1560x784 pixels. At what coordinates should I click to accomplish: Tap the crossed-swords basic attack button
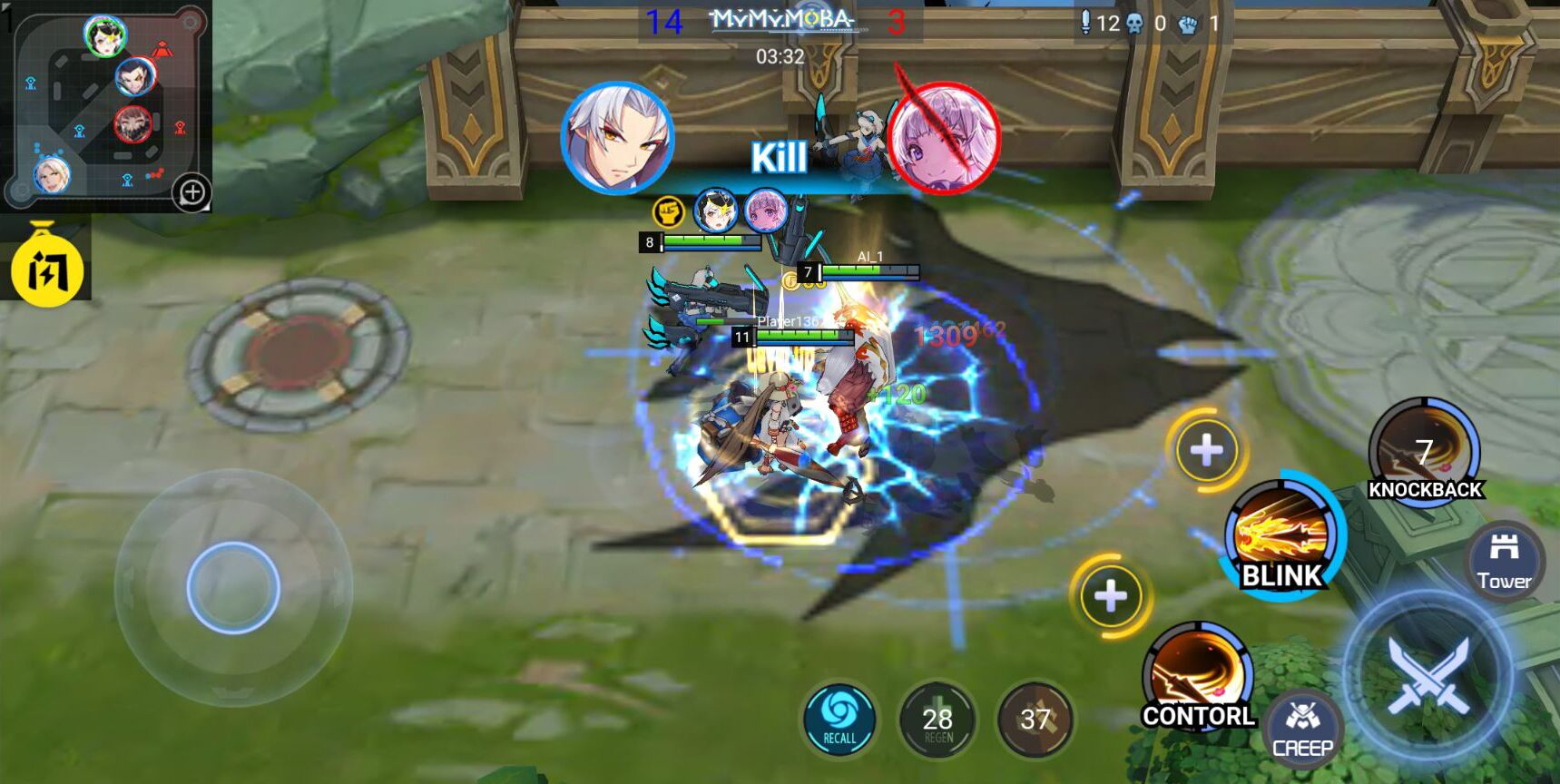pyautogui.click(x=1428, y=674)
